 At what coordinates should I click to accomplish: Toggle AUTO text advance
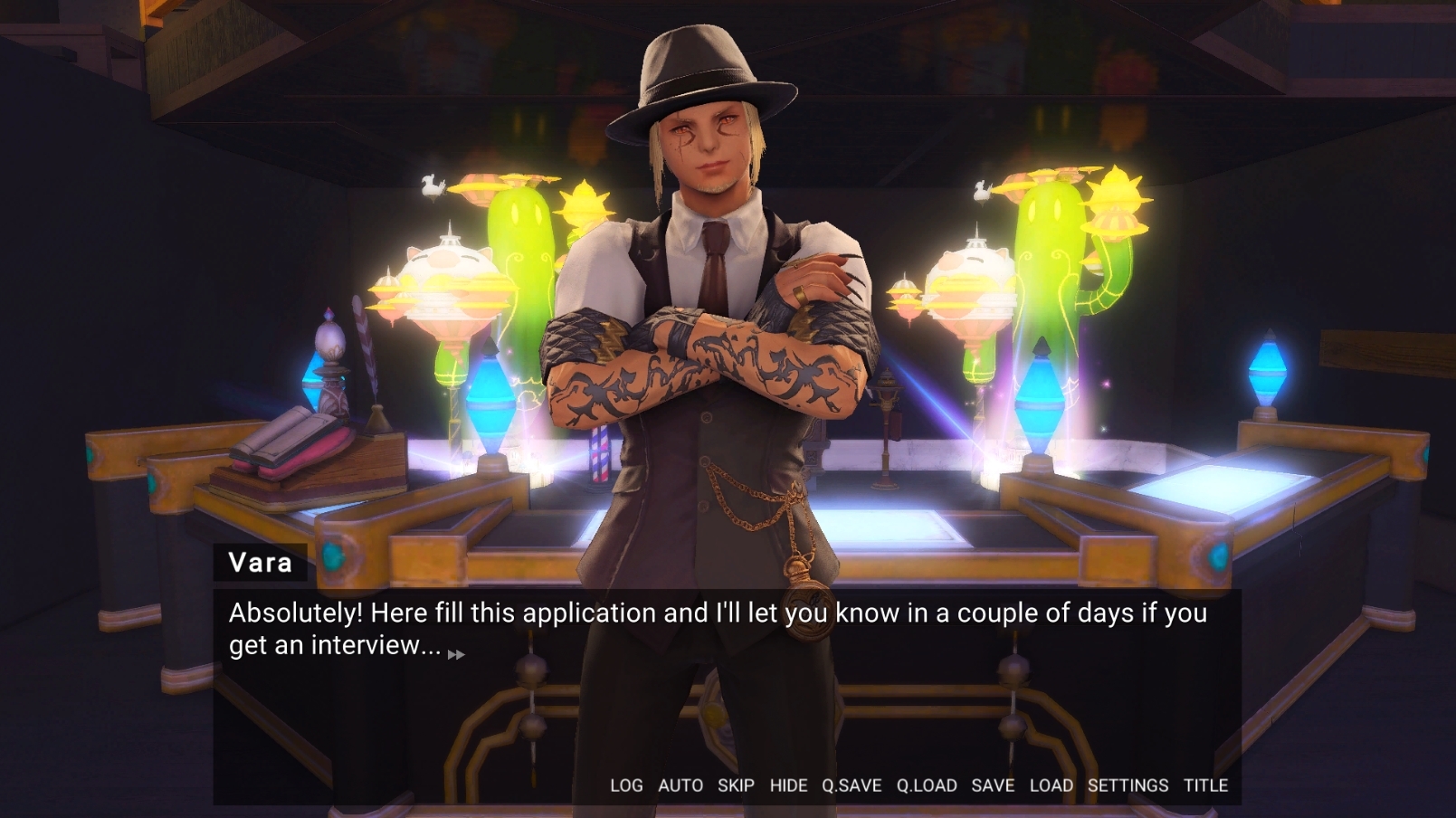[680, 785]
